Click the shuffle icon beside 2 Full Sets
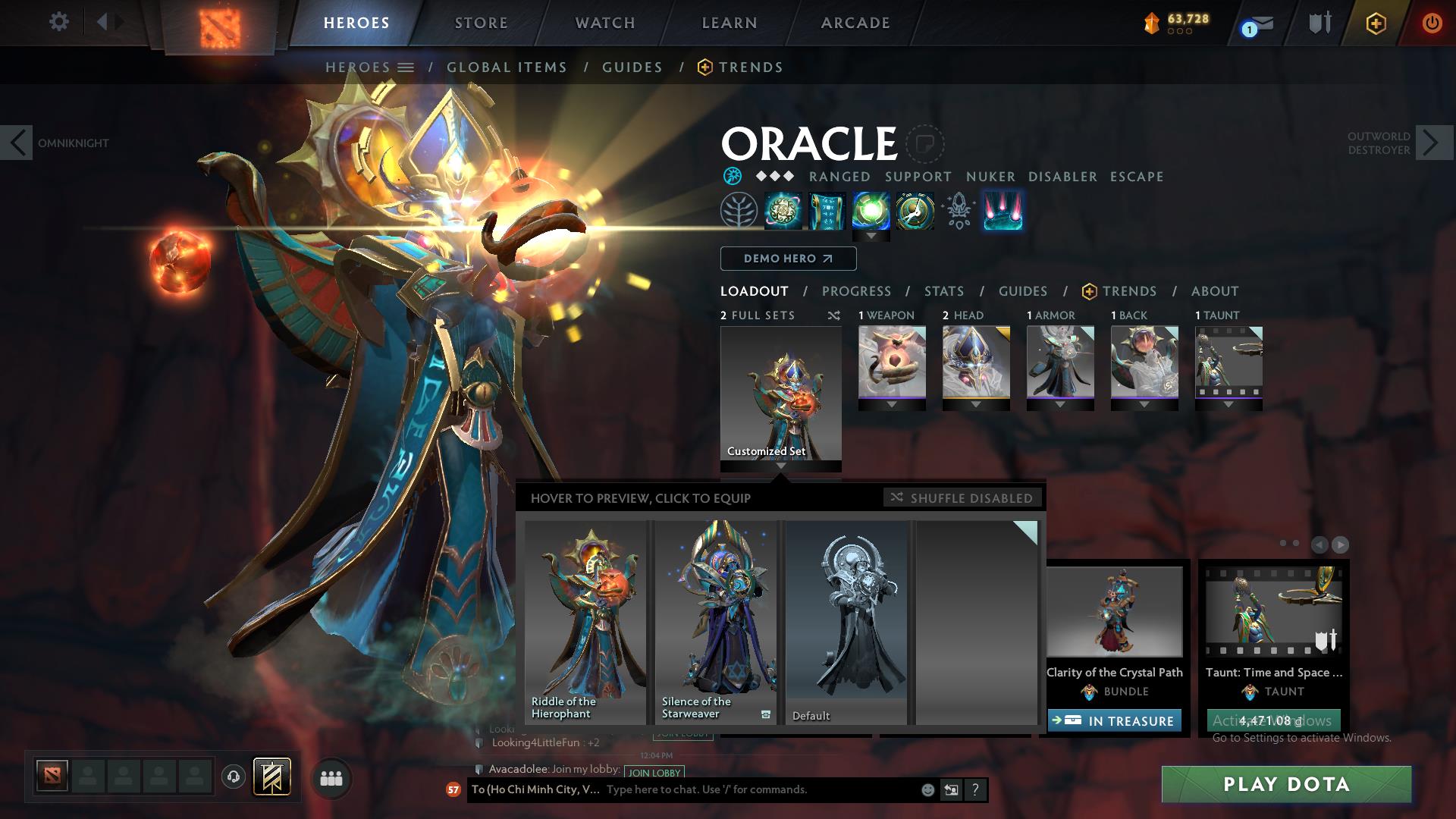The width and height of the screenshot is (1456, 819). [x=834, y=315]
